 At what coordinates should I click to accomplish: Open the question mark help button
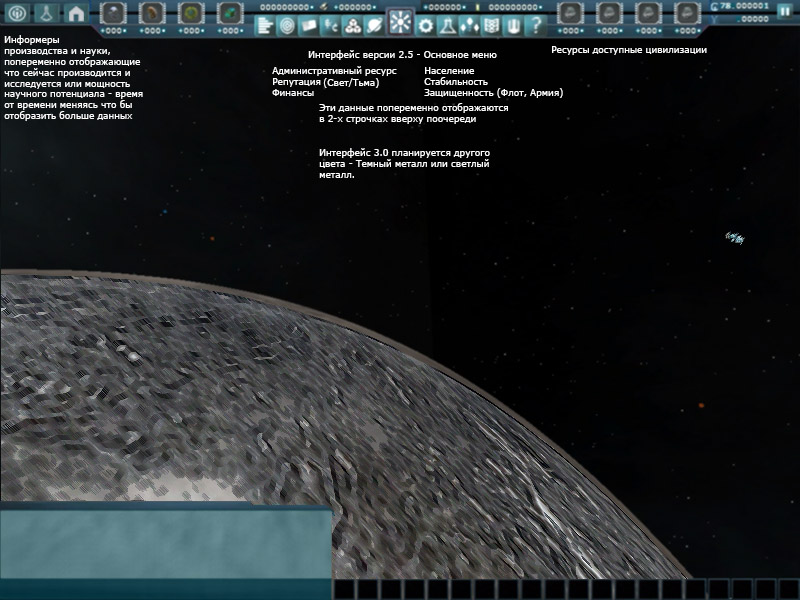(x=536, y=24)
